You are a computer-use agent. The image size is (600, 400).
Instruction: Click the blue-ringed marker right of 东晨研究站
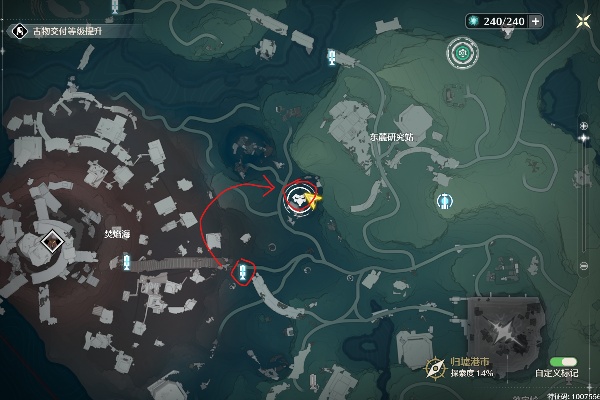coord(445,201)
